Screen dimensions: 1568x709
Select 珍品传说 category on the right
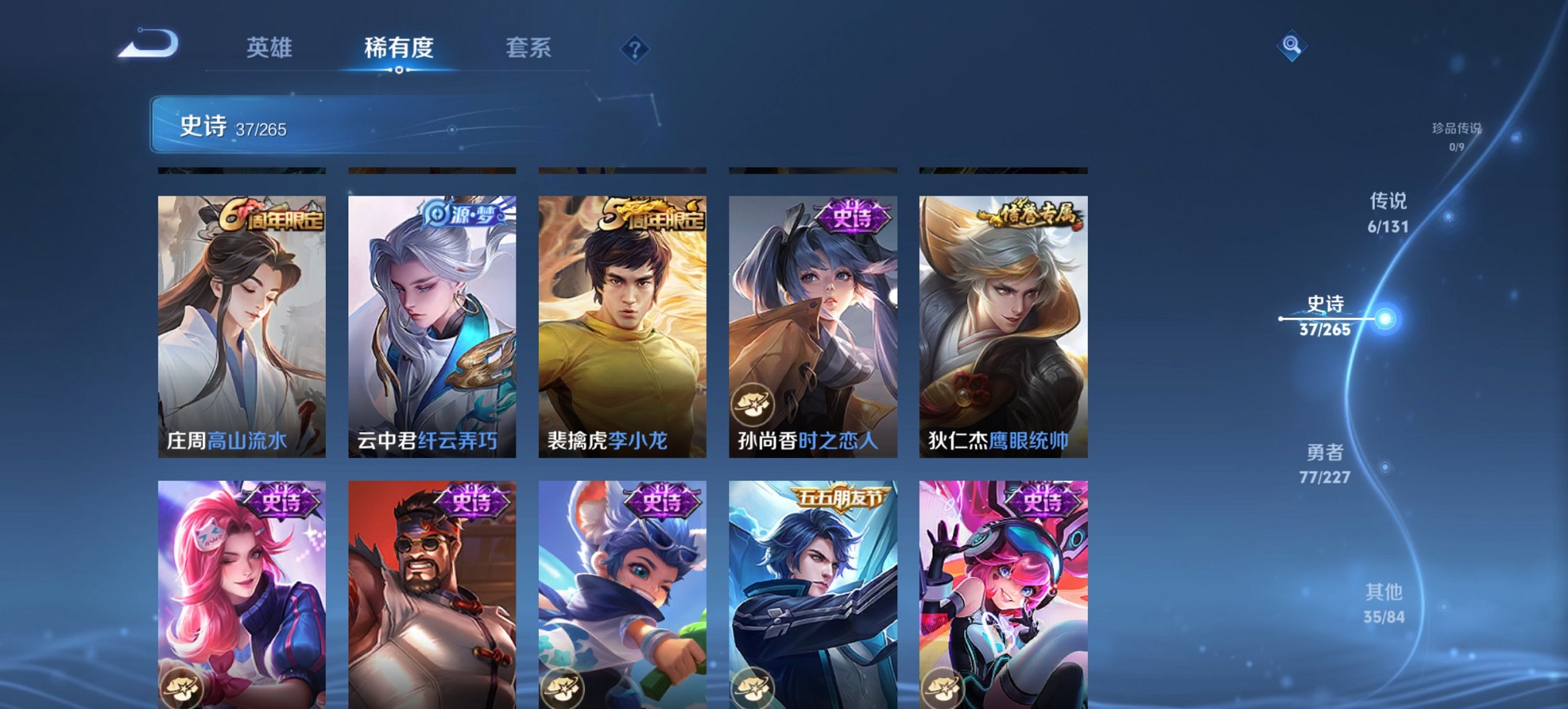click(x=1458, y=133)
